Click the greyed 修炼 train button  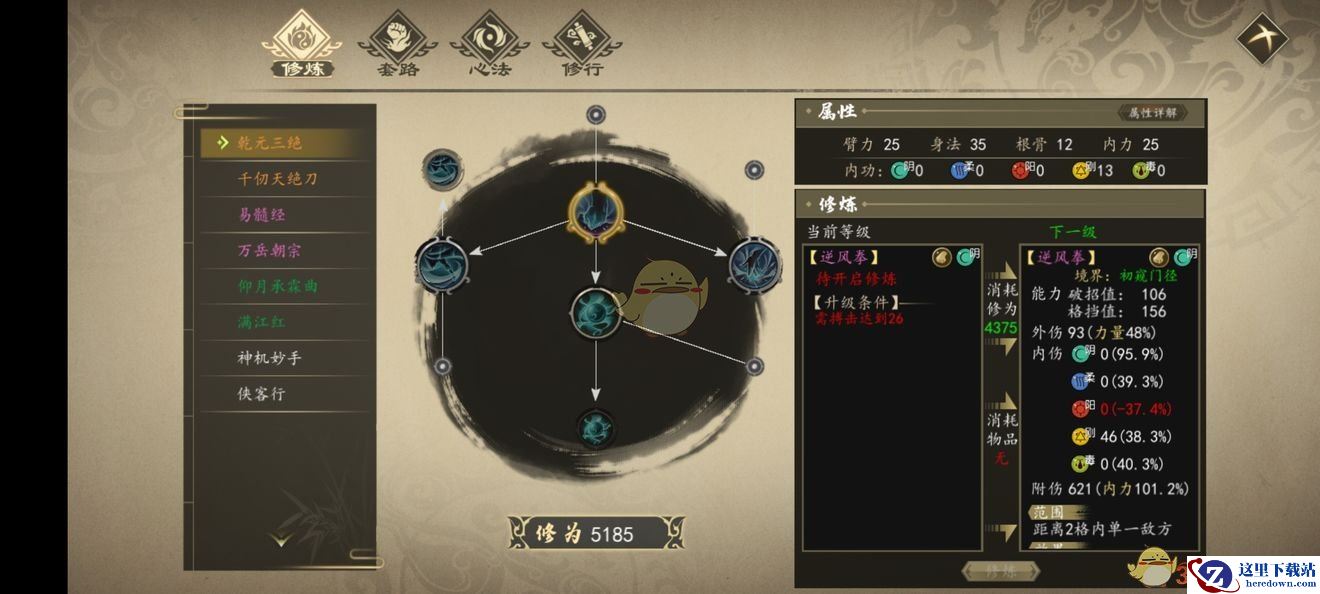tap(1001, 572)
